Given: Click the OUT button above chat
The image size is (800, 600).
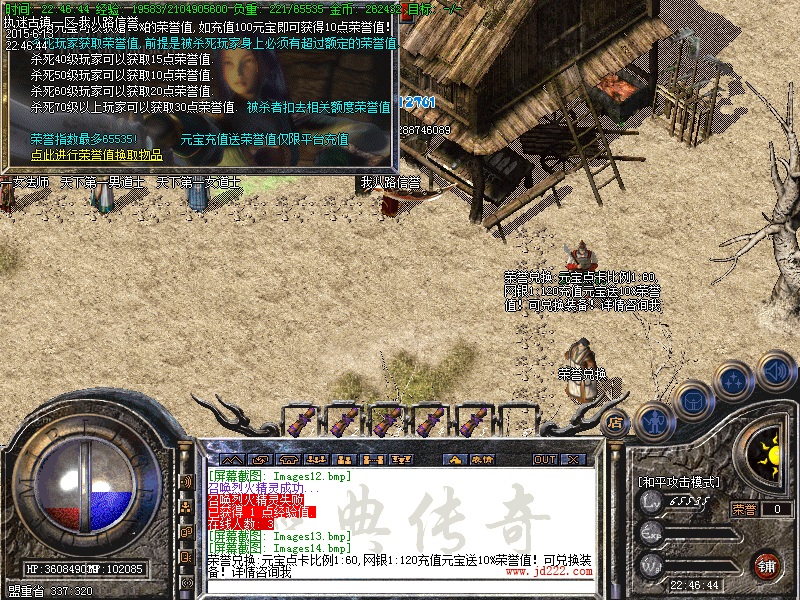Looking at the screenshot, I should 544,459.
